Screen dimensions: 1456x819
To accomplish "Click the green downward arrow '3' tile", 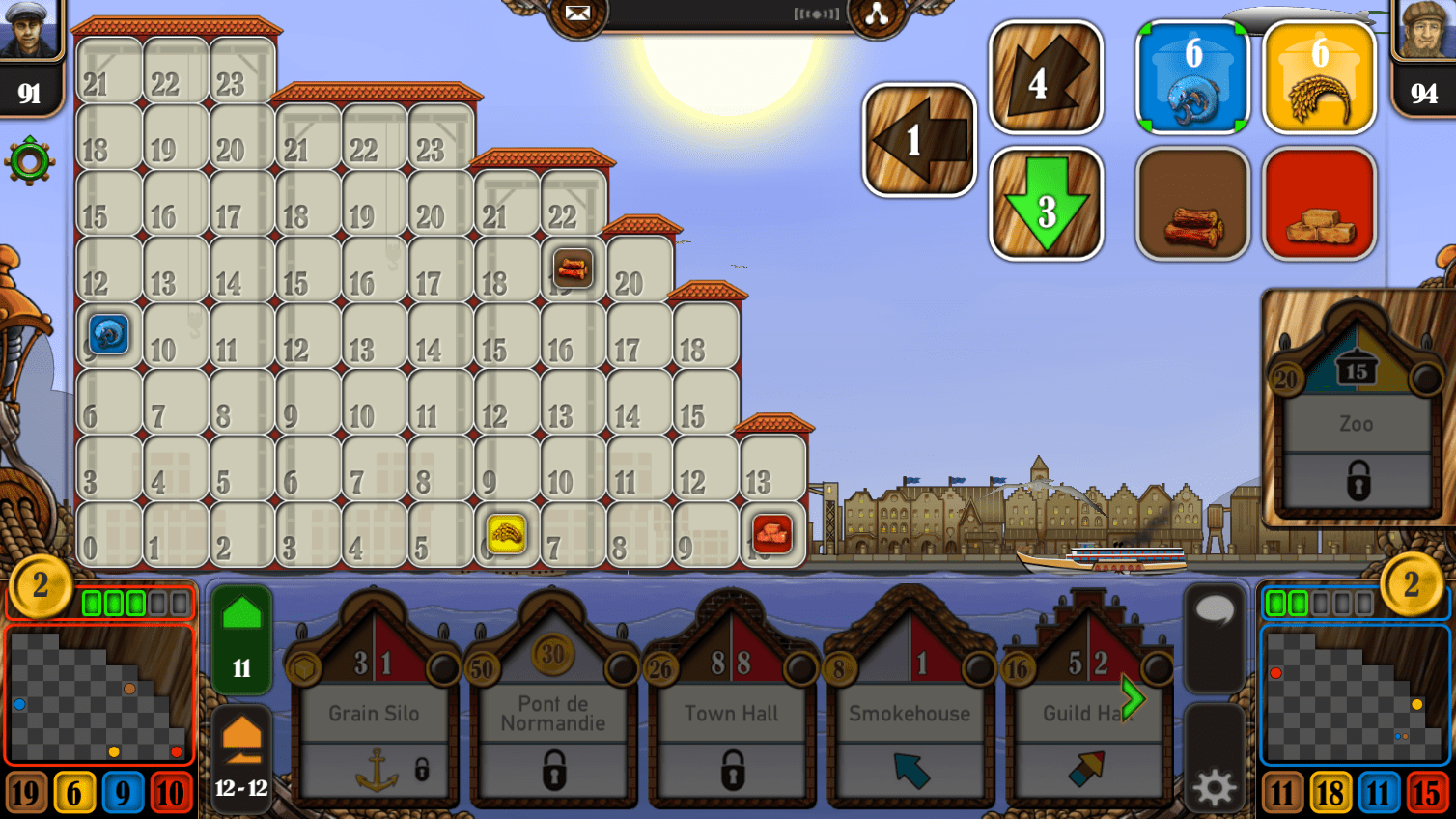I will (1046, 203).
